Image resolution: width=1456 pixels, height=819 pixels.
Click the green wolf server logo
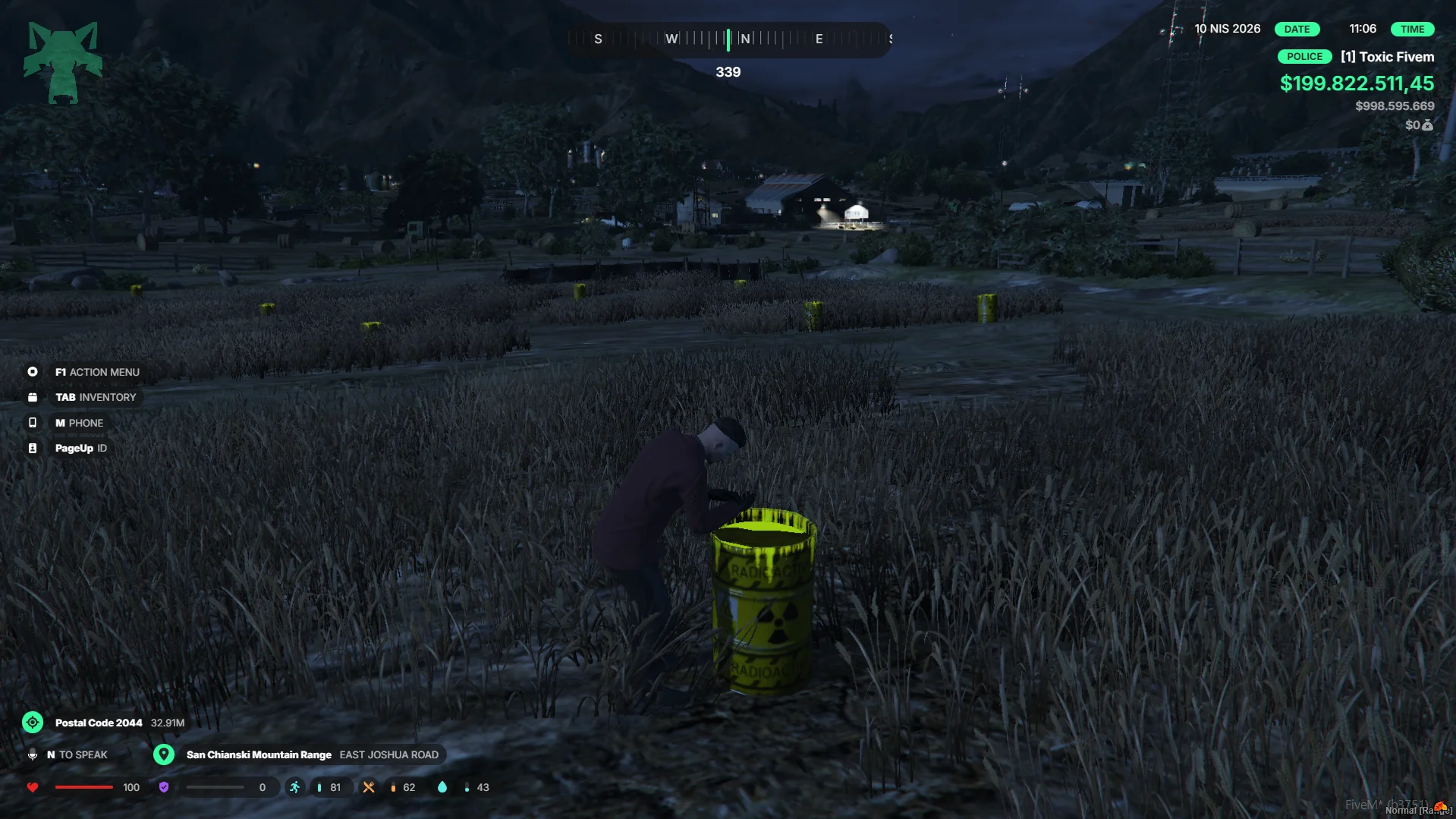[63, 62]
